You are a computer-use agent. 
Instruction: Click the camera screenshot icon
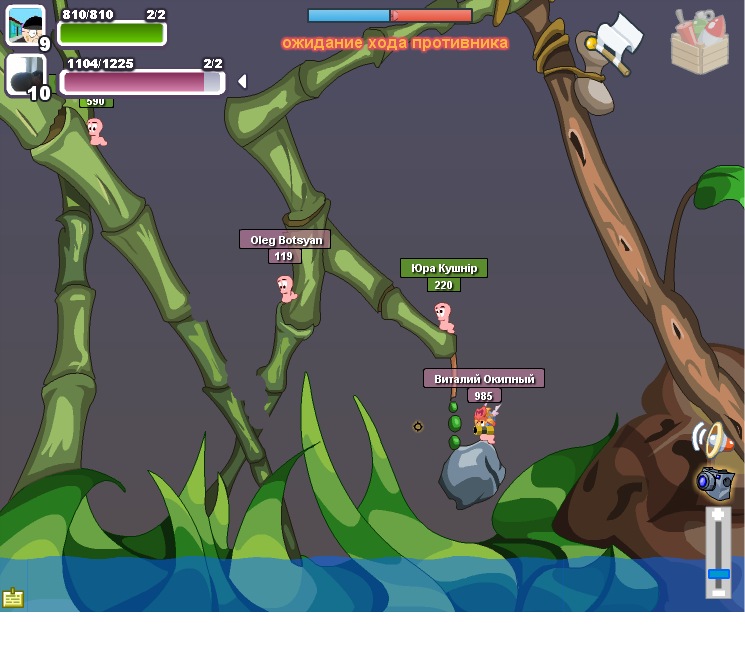coord(714,481)
